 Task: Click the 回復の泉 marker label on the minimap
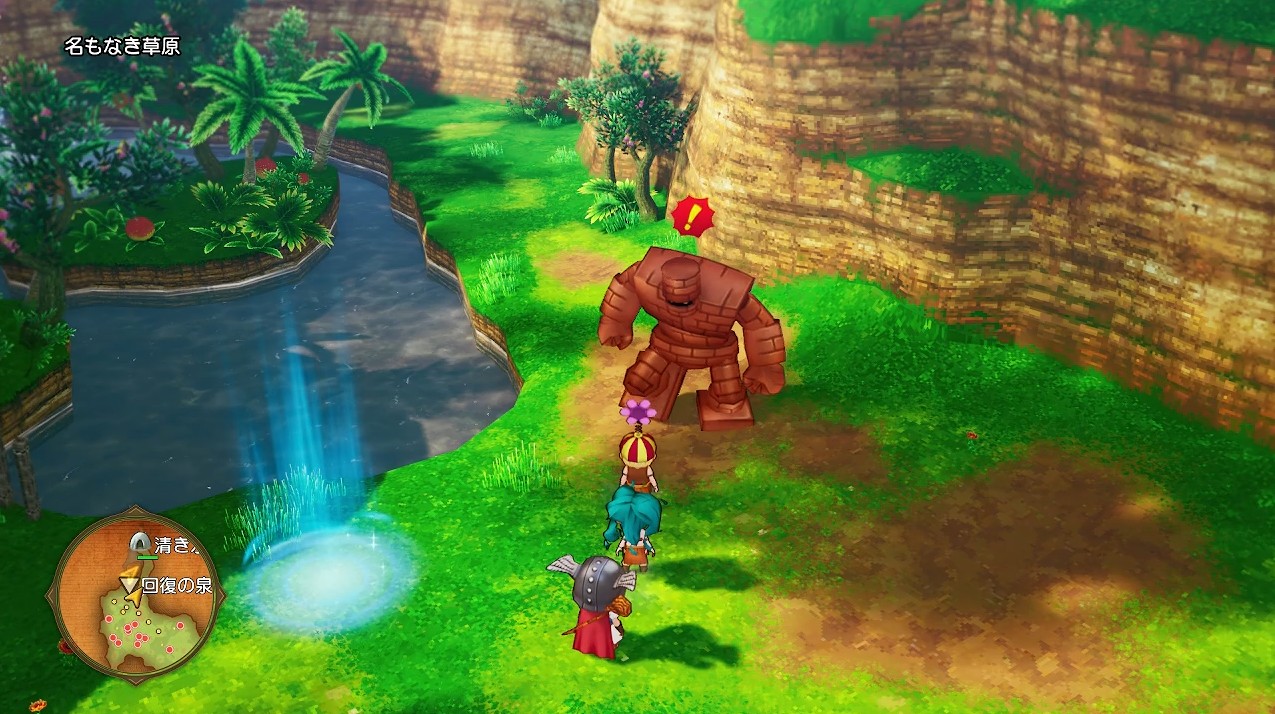(x=177, y=585)
